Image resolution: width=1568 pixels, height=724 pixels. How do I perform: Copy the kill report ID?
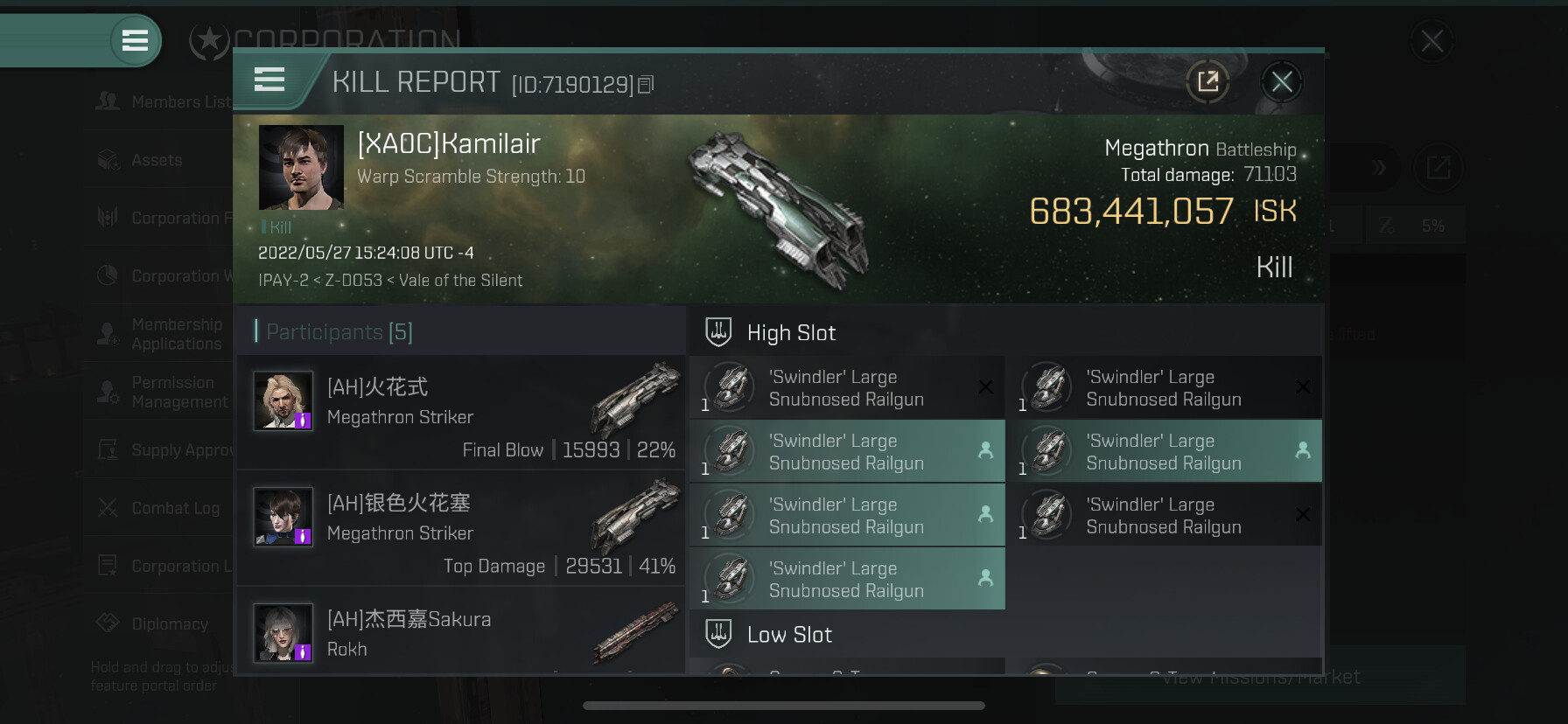pyautogui.click(x=646, y=85)
